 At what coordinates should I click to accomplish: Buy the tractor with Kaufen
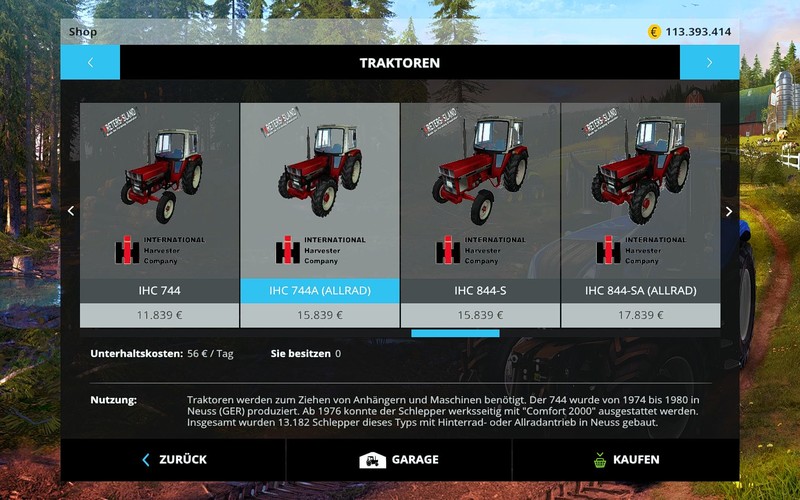click(625, 460)
